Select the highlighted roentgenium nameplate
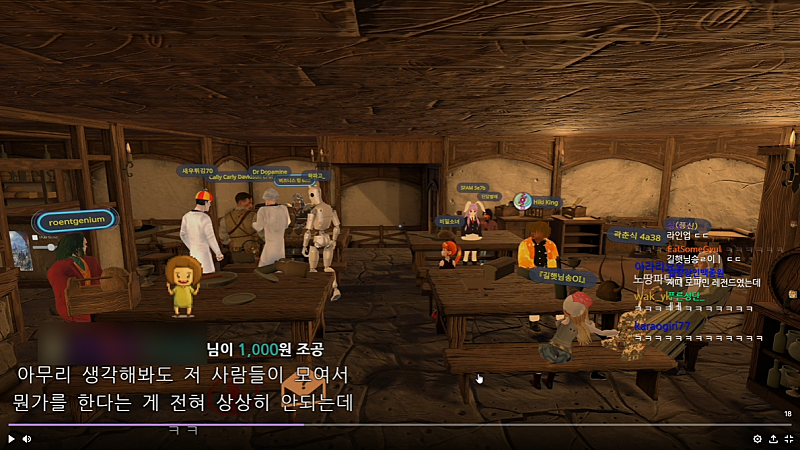Image resolution: width=800 pixels, height=450 pixels. (x=76, y=221)
